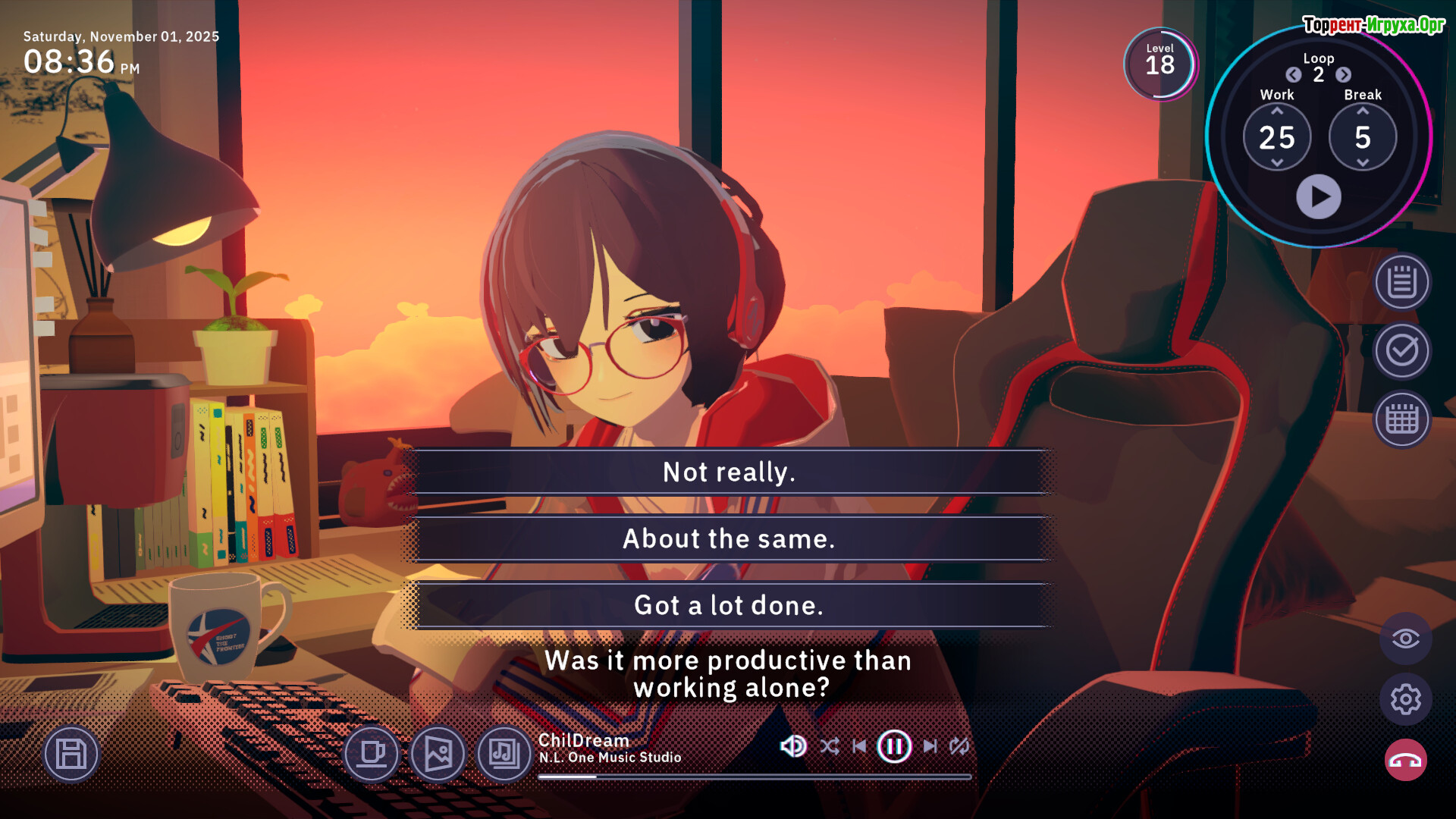The image size is (1456, 819).
Task: Open the gear settings menu
Action: (x=1405, y=699)
